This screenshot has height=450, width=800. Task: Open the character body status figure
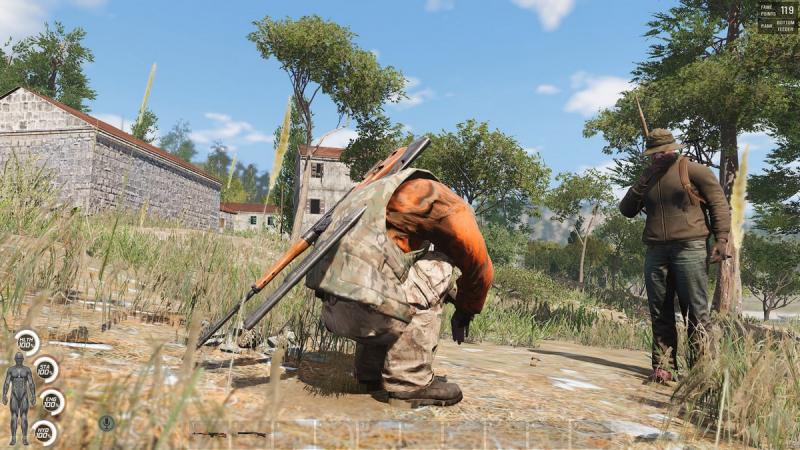click(18, 391)
